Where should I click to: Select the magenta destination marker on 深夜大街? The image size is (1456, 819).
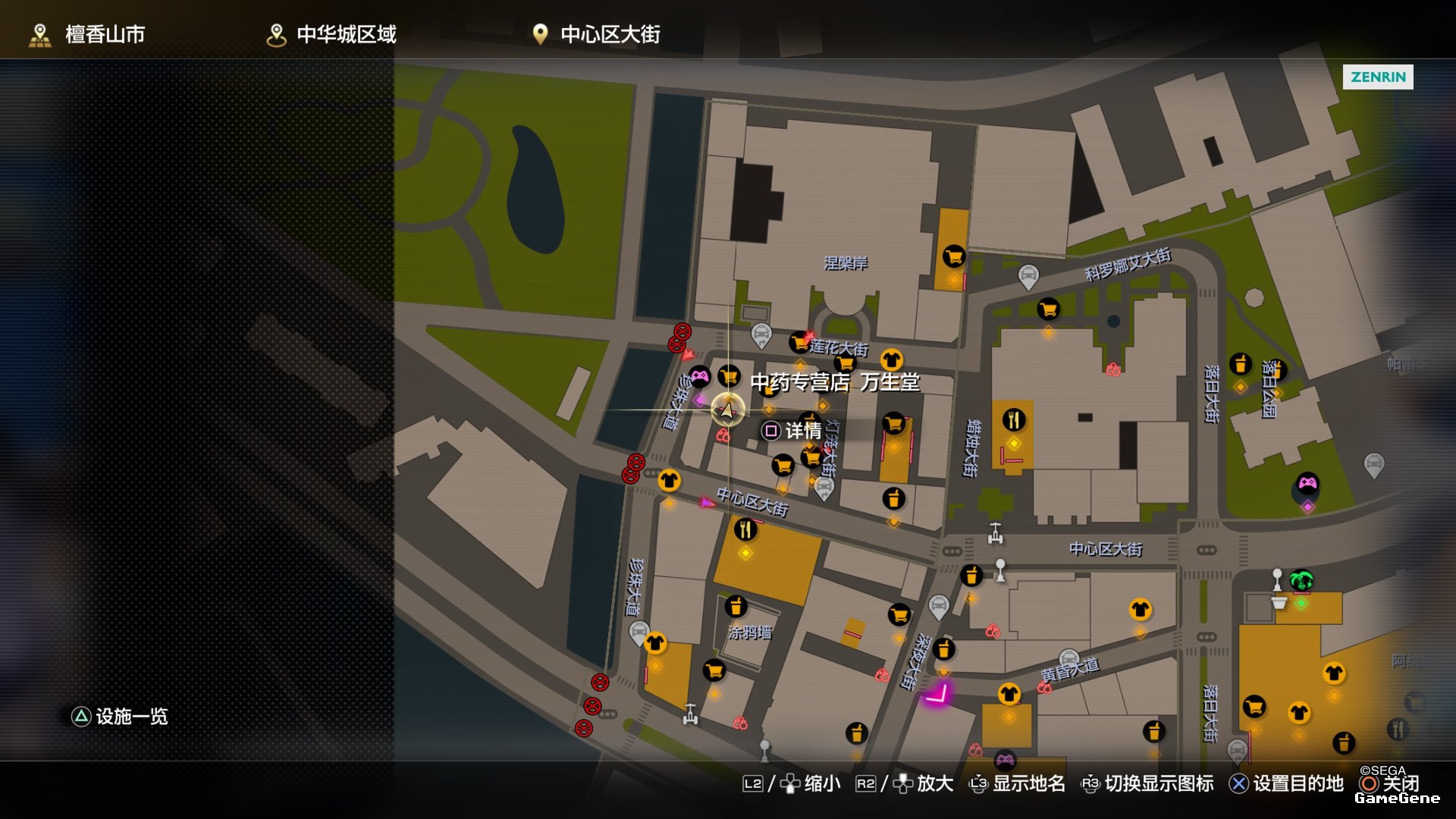click(x=937, y=695)
